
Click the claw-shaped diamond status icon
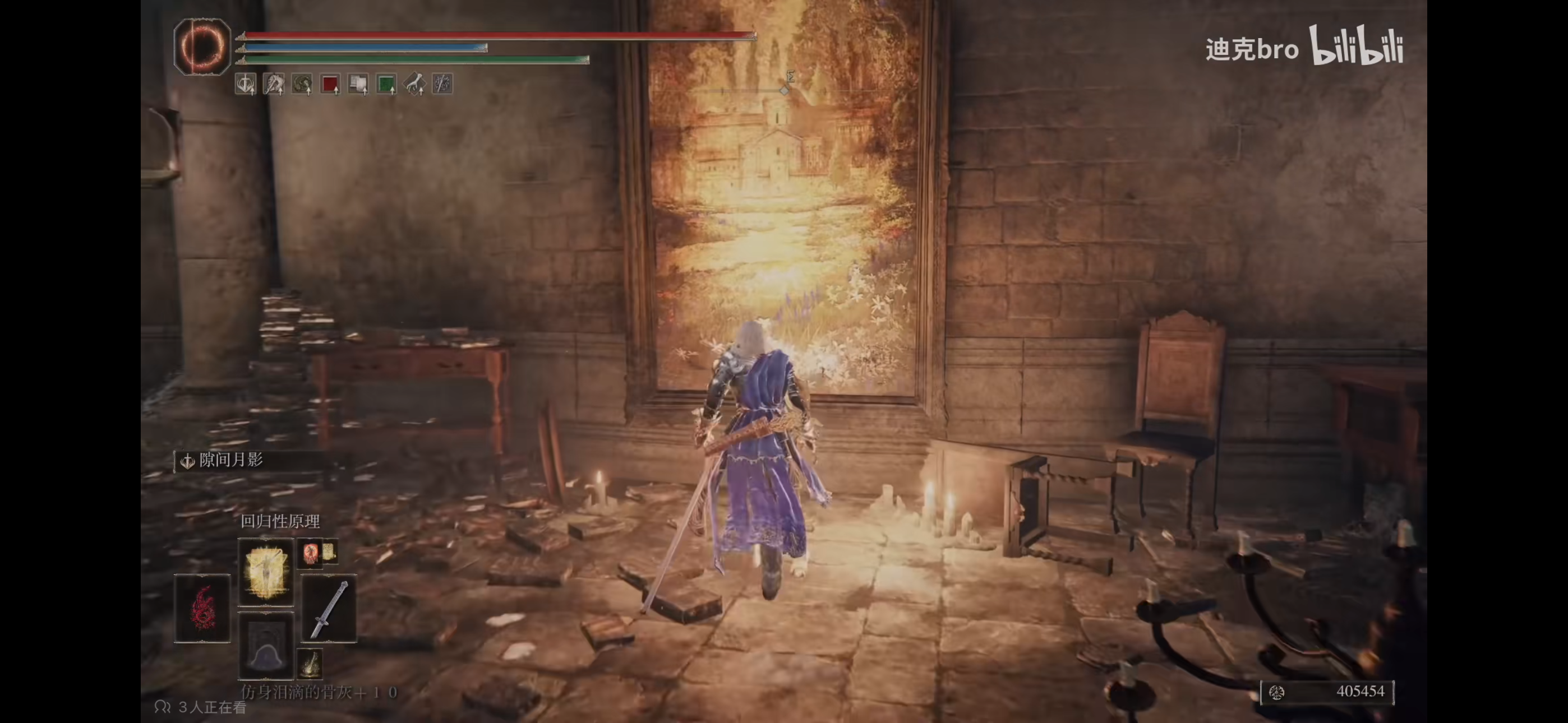(414, 84)
